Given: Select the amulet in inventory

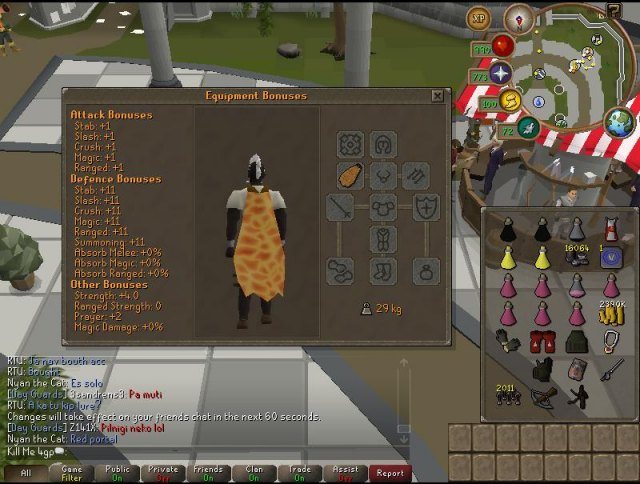Looking at the screenshot, I should click(x=610, y=342).
